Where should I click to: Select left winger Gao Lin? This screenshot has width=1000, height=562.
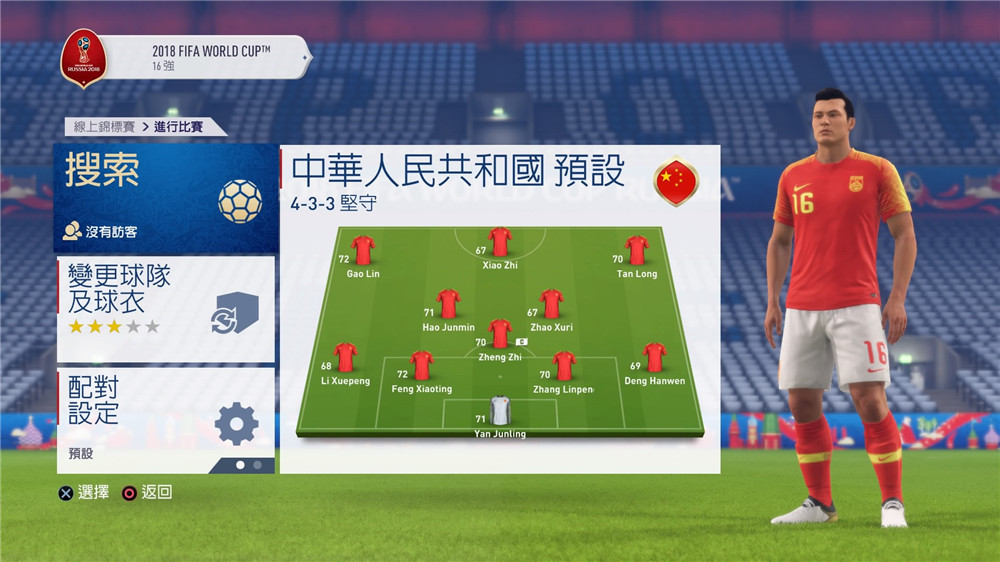(x=363, y=251)
